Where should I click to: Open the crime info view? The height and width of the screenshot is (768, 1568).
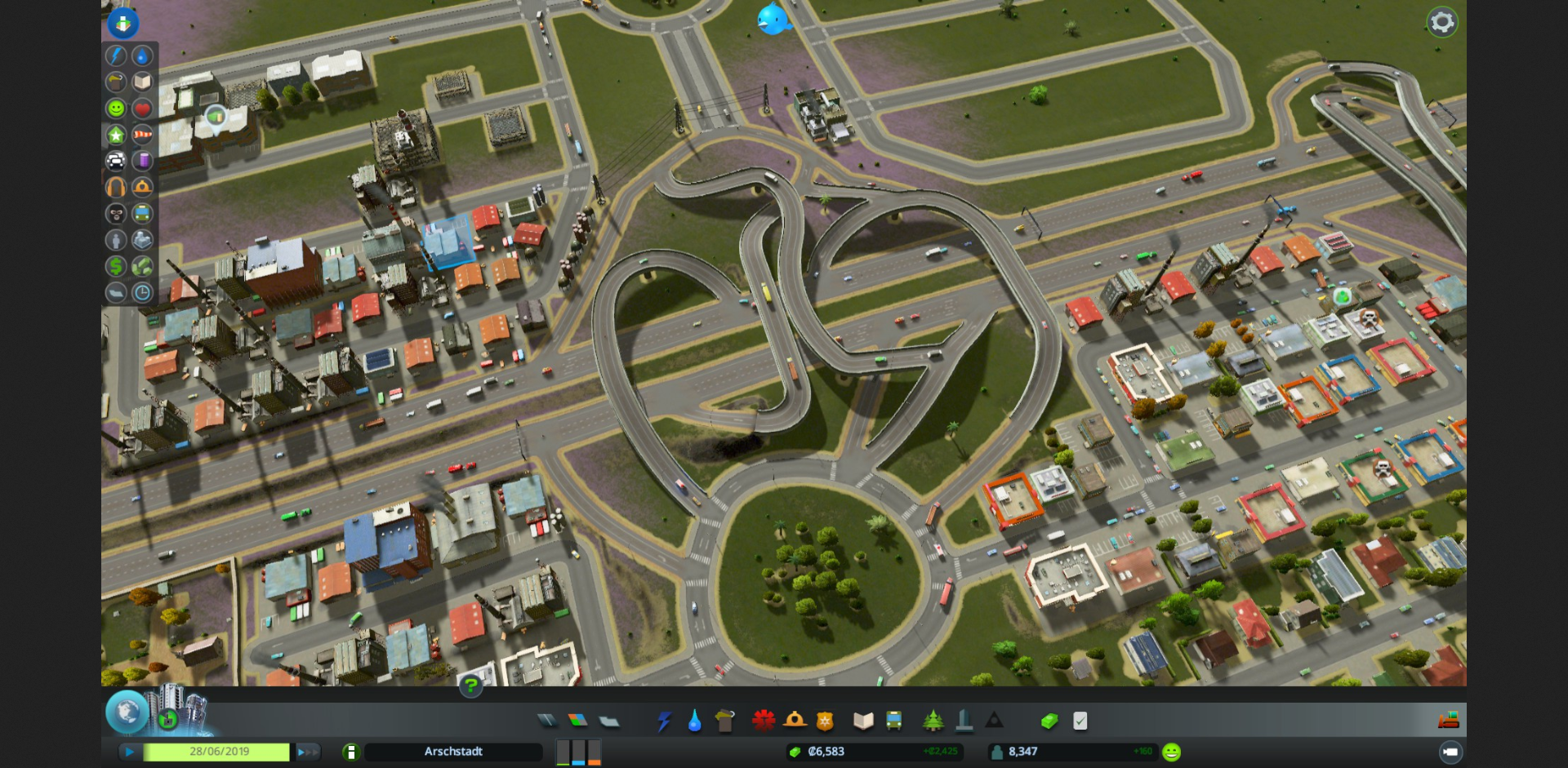[116, 214]
